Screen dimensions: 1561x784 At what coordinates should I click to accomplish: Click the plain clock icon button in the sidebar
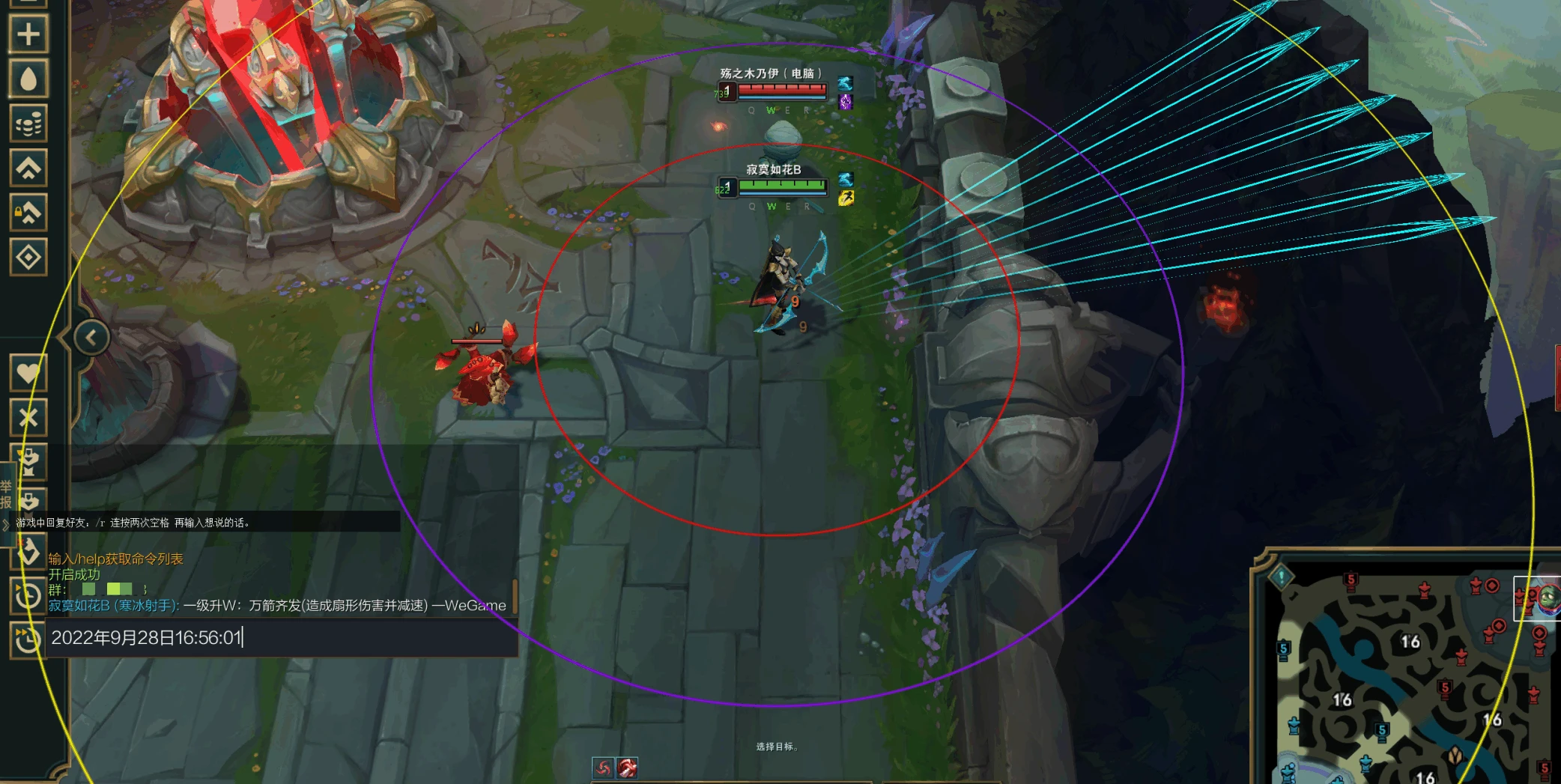(28, 597)
